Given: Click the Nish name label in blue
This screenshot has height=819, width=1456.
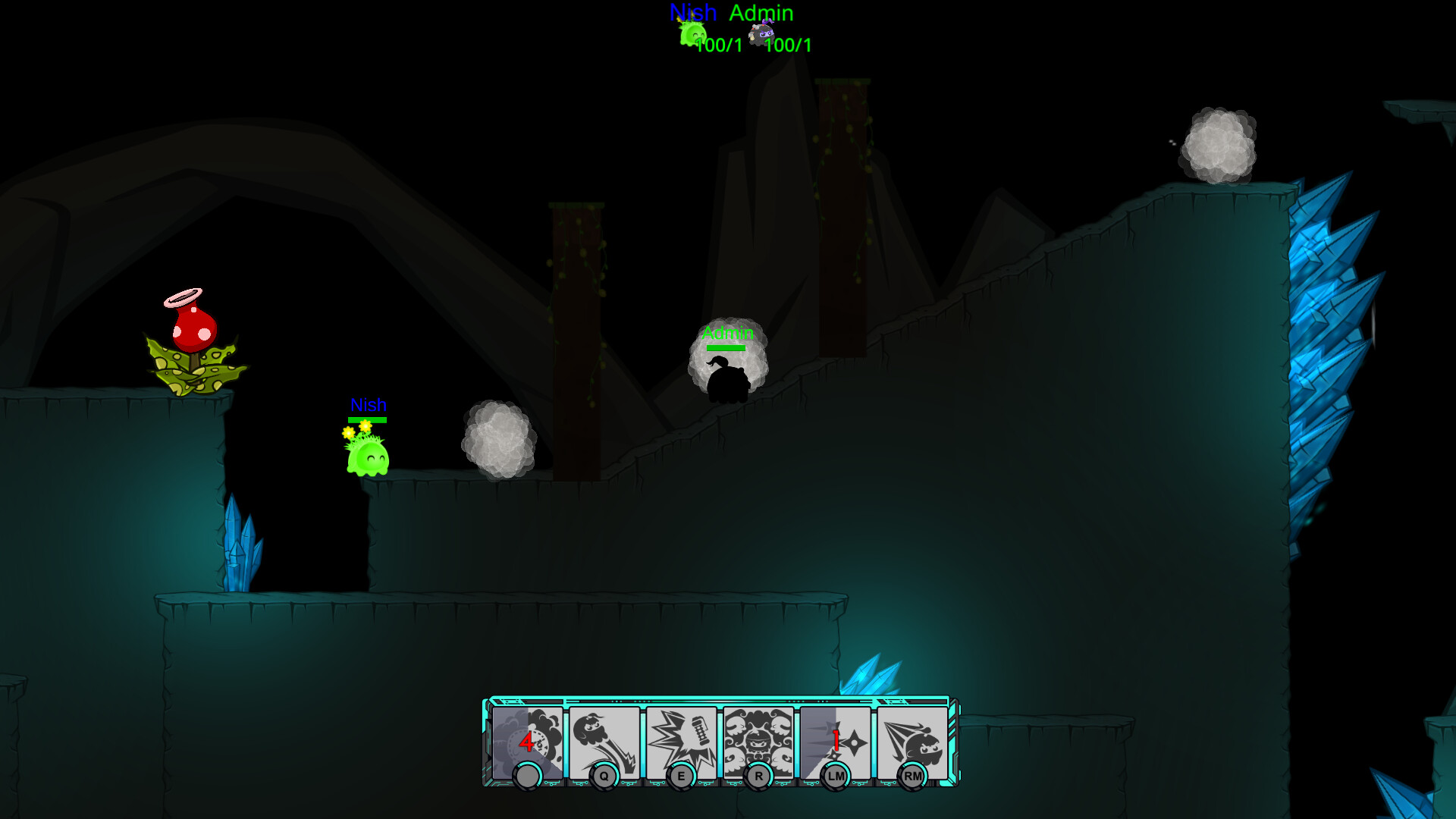Looking at the screenshot, I should (x=368, y=406).
